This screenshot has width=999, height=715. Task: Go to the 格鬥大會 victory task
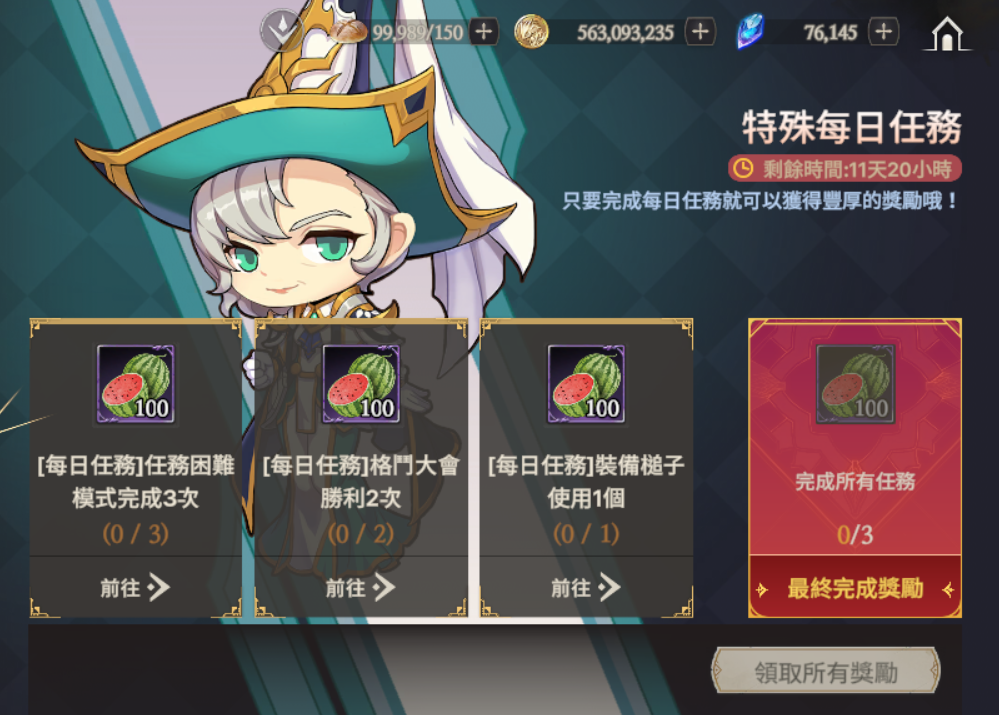click(x=360, y=588)
